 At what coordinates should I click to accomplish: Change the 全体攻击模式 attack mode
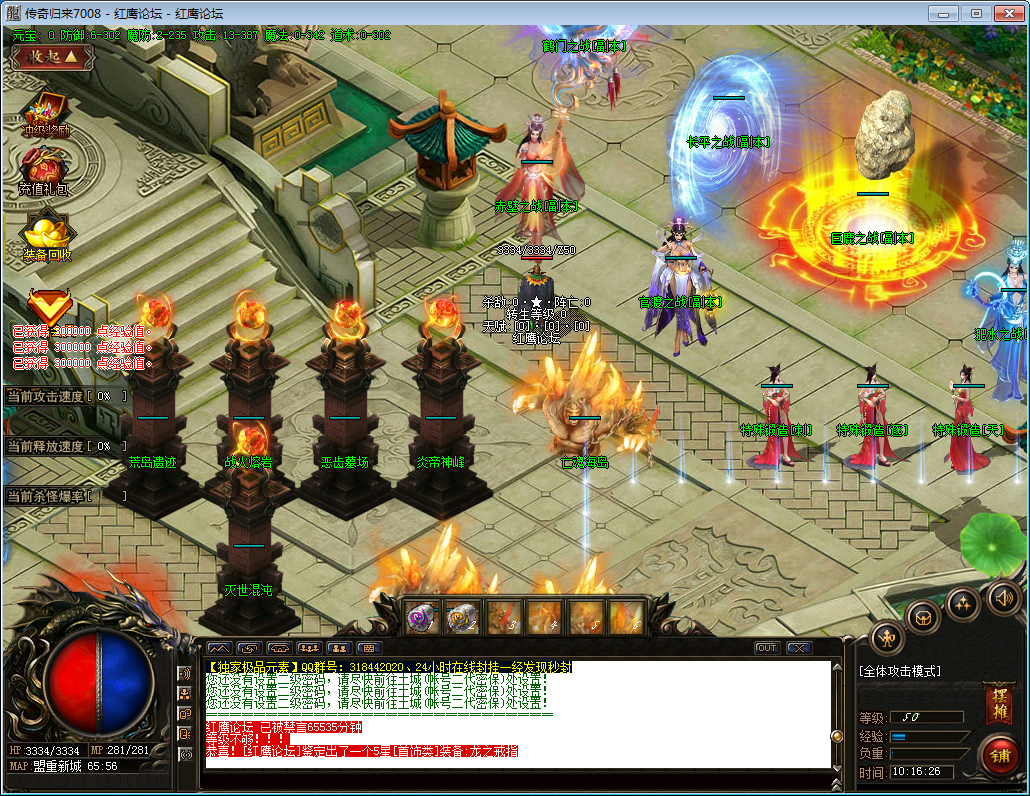click(x=900, y=672)
